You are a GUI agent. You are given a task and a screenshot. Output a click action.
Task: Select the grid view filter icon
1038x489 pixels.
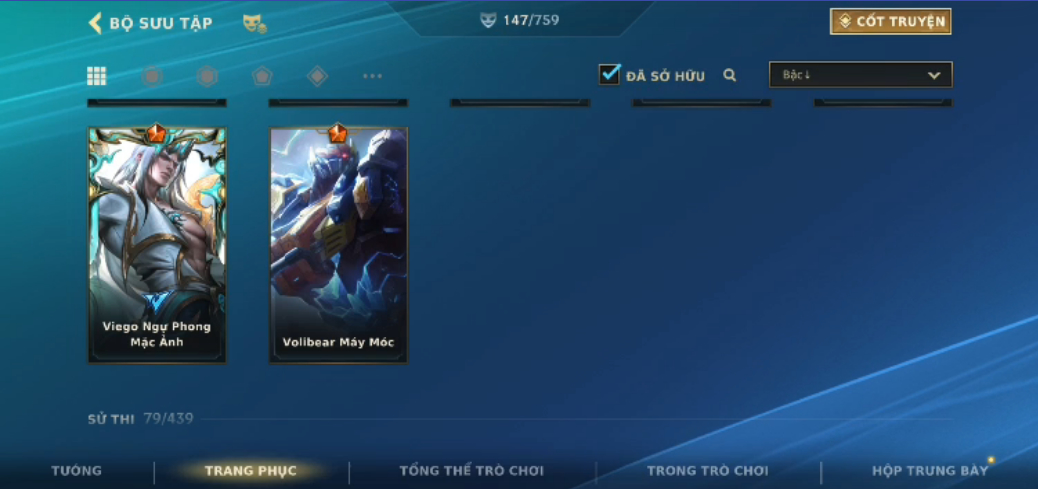(x=97, y=76)
